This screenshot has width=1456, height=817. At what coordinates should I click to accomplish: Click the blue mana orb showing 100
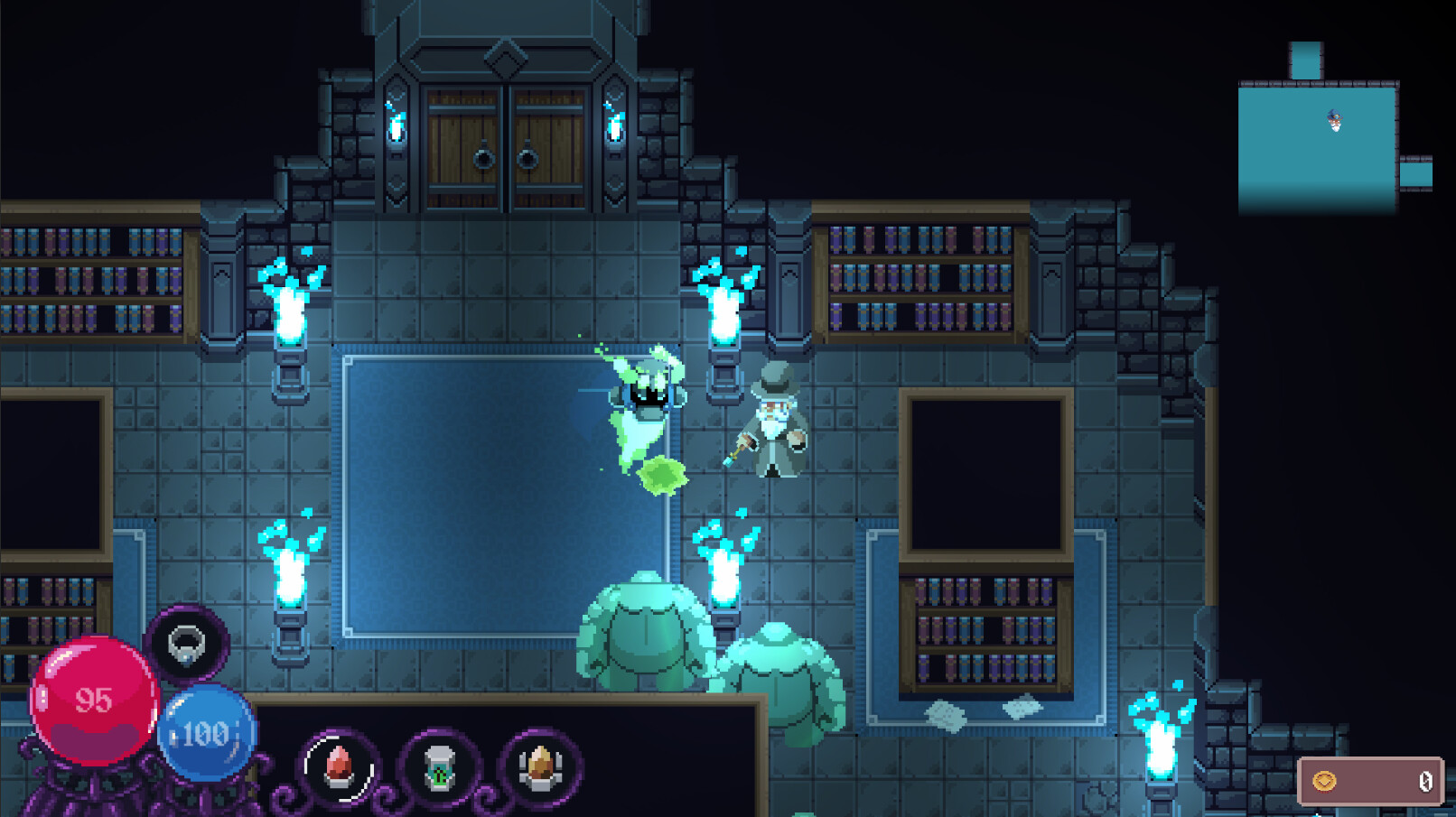tap(202, 733)
